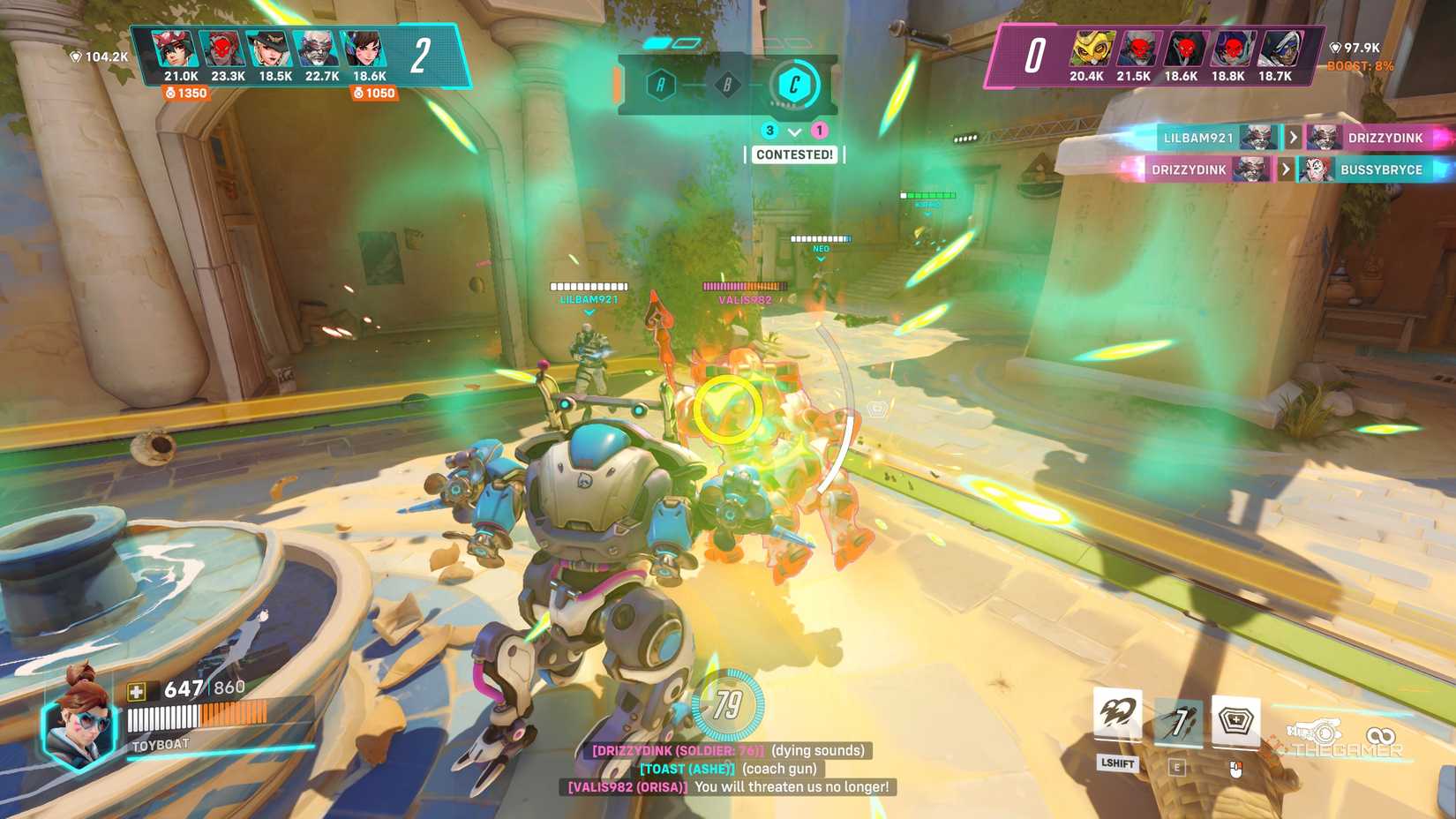Click the pink BOOST: 8% indicator
Viewport: 1456px width, 819px height.
tap(1359, 64)
